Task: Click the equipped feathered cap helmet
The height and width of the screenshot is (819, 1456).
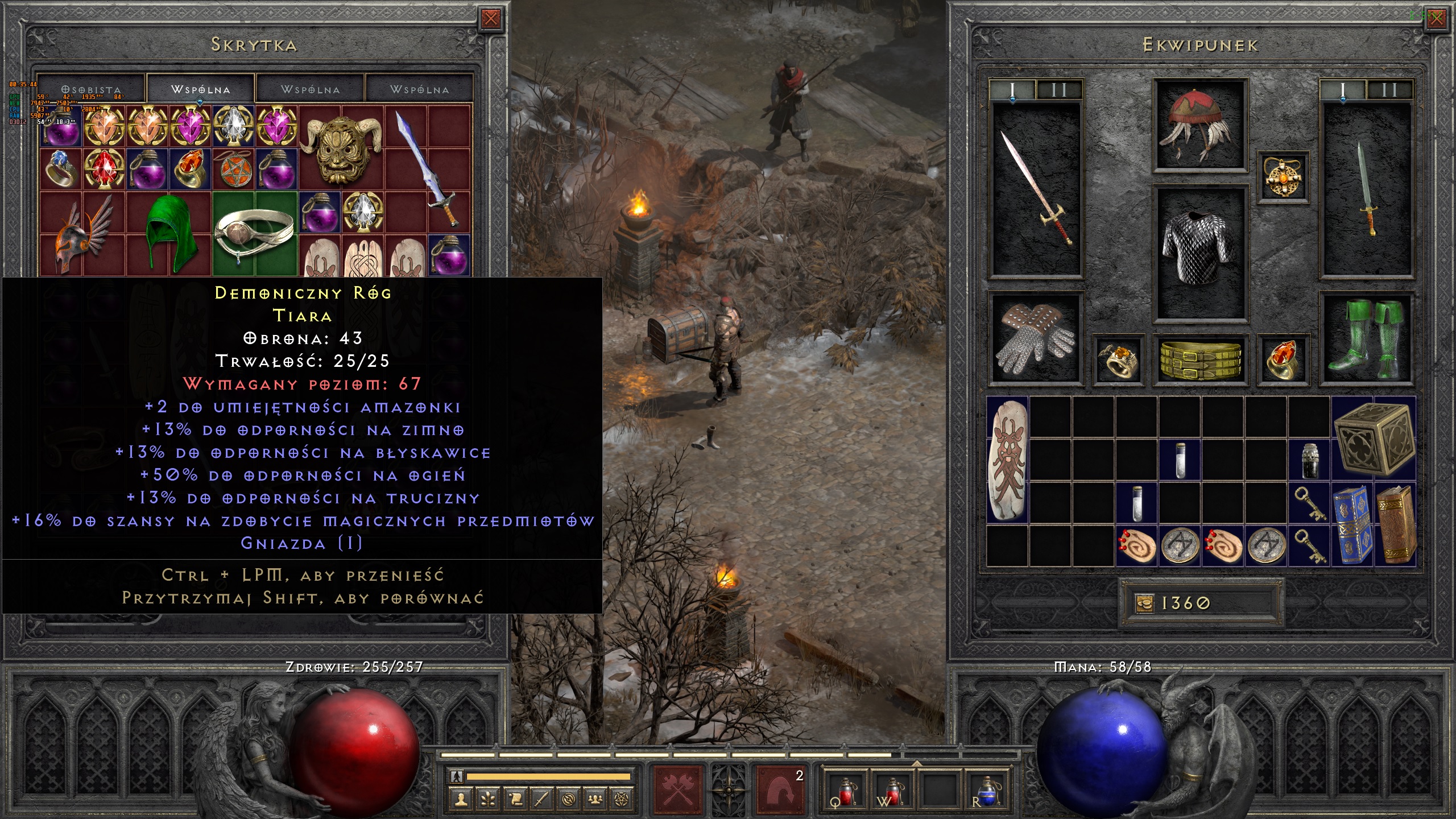Action: tap(1200, 125)
